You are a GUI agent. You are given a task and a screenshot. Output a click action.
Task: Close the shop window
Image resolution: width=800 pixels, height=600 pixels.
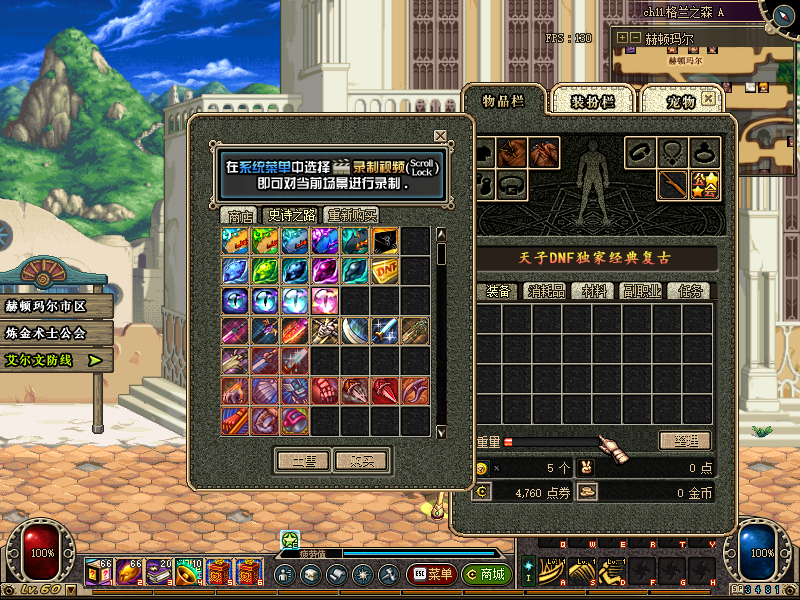tap(440, 136)
